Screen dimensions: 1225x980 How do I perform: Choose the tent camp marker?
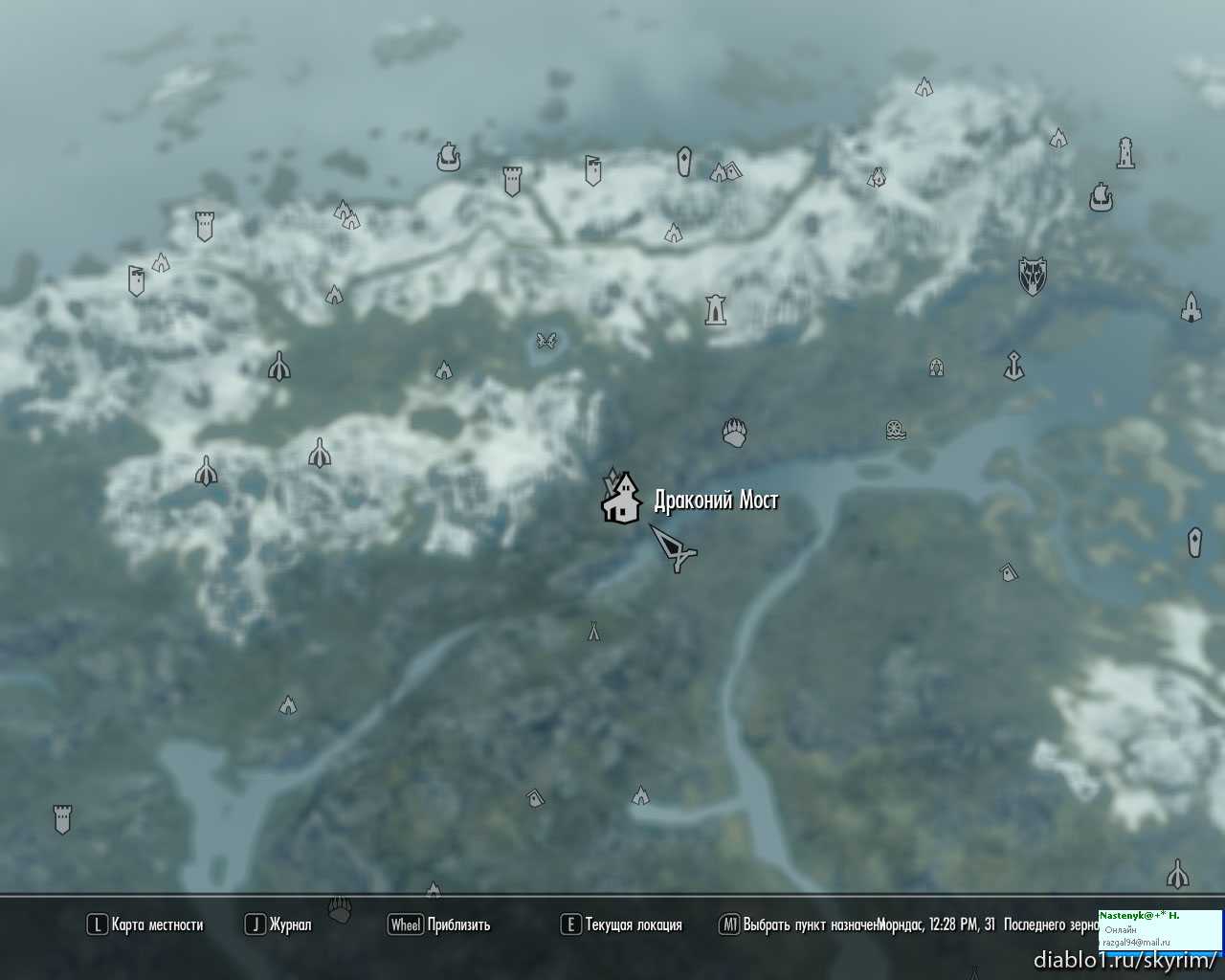click(x=593, y=632)
